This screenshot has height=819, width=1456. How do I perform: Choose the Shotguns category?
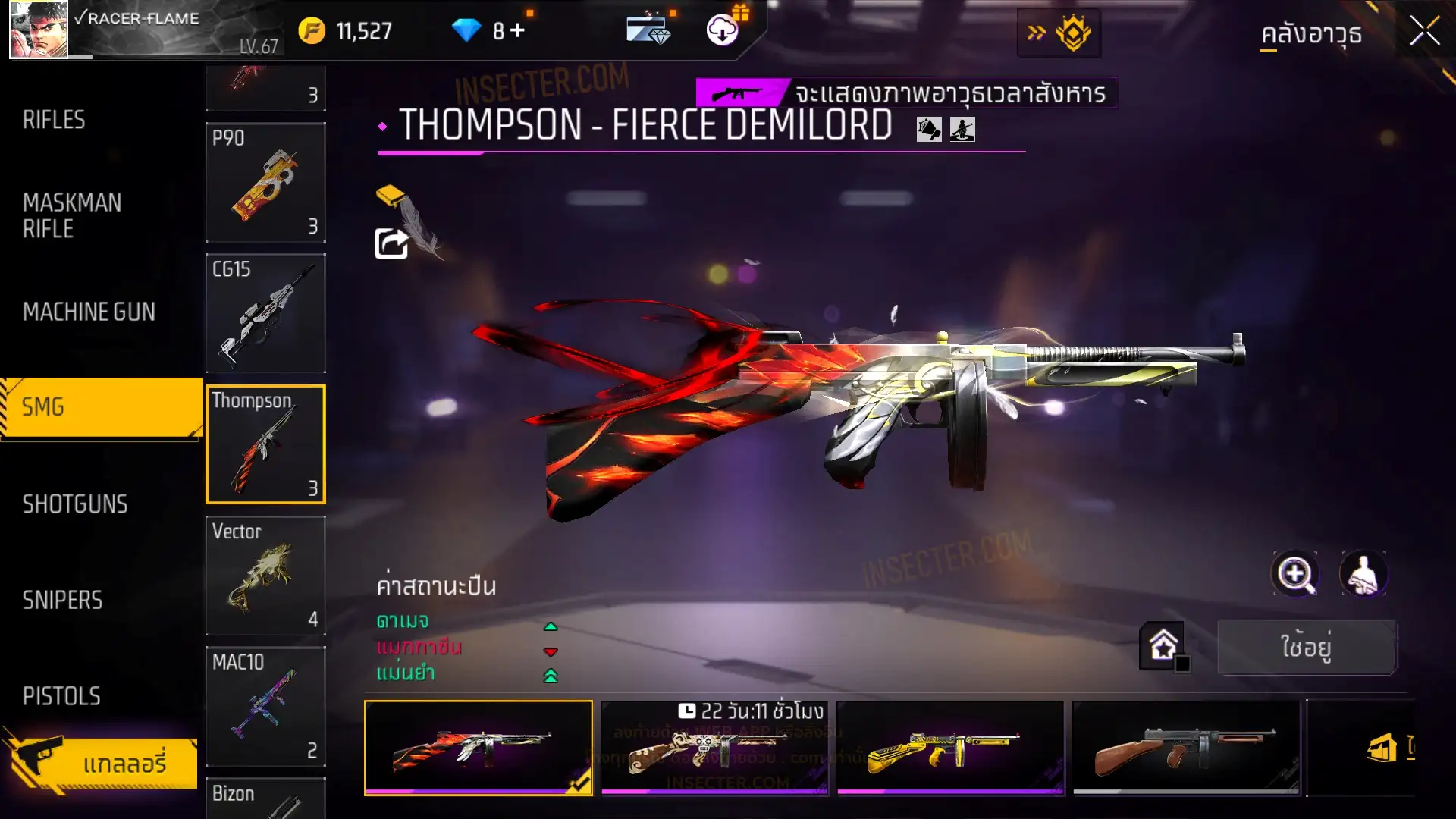click(x=75, y=504)
